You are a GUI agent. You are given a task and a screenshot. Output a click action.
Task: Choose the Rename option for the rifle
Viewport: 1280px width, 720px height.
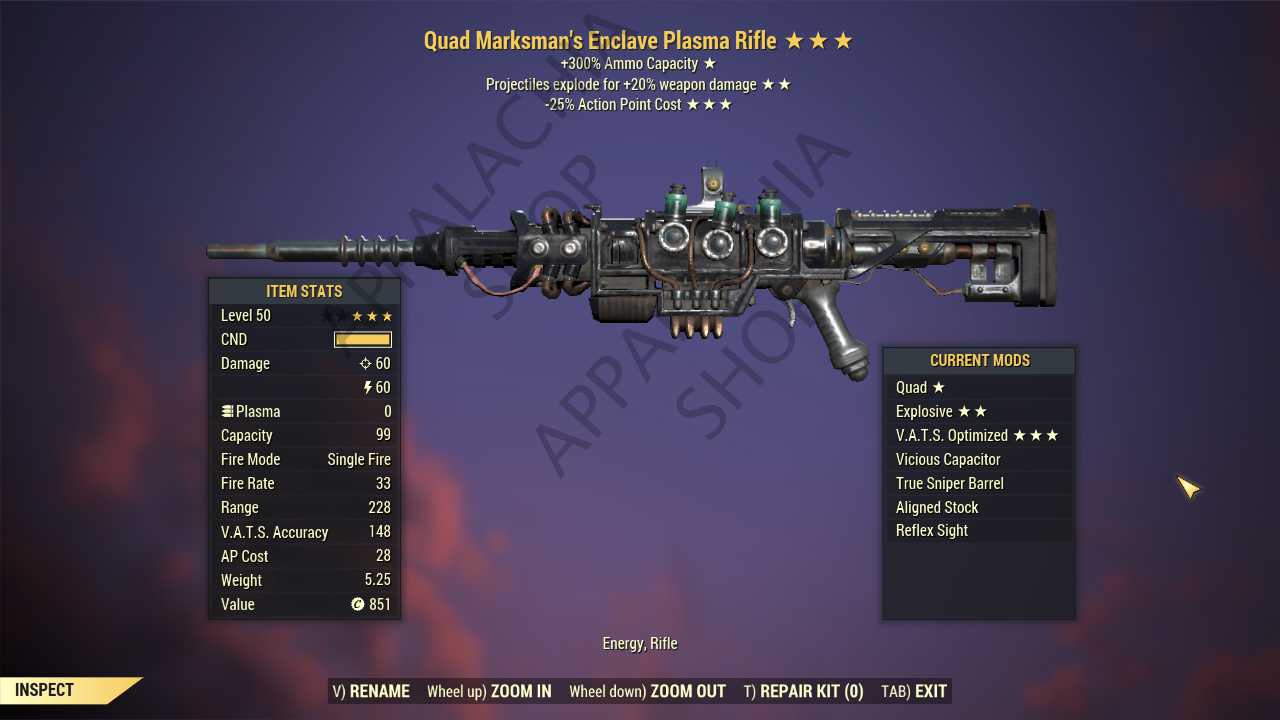pos(371,691)
